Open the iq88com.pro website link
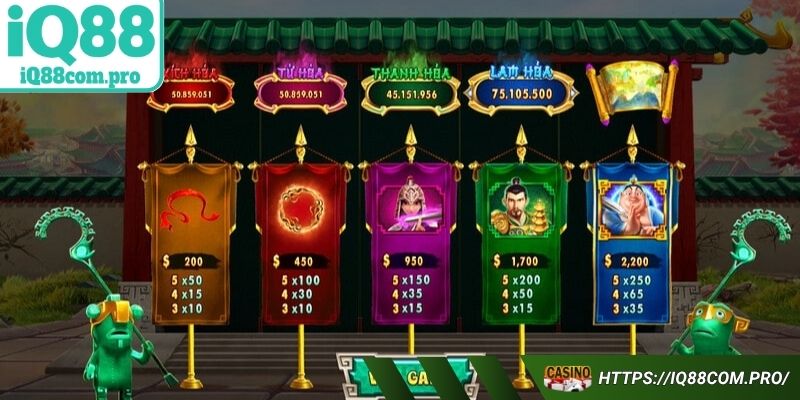800x400 pixels. 694,378
